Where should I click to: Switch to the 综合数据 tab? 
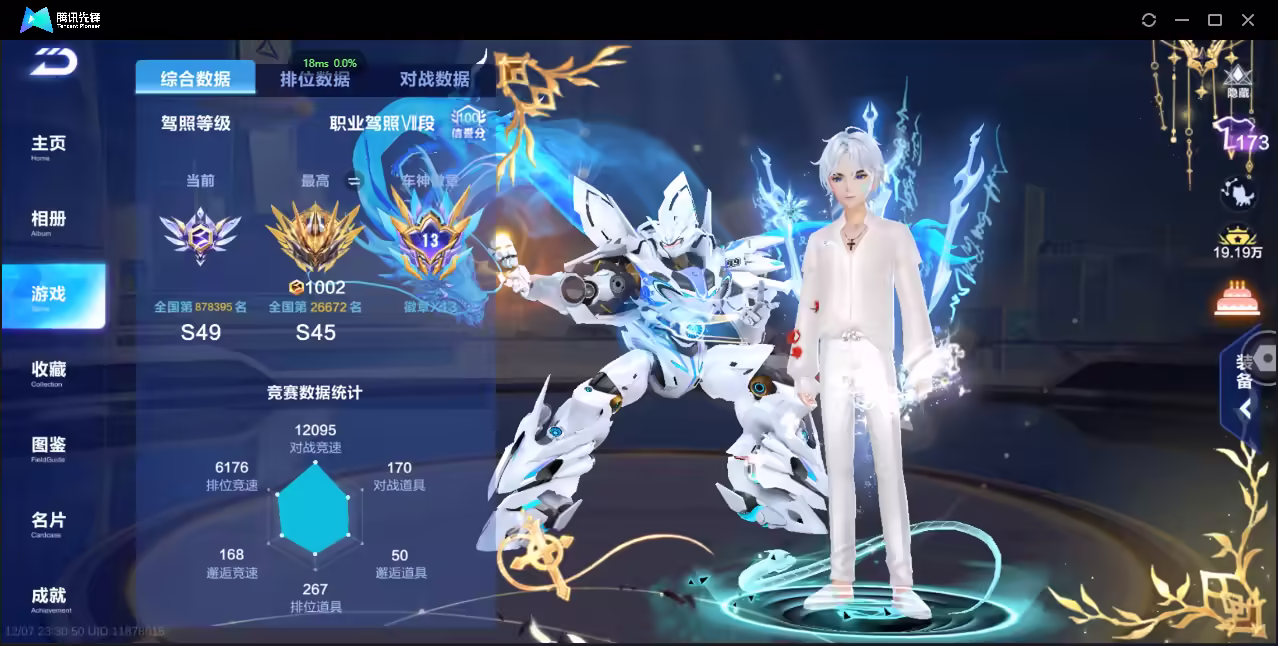(195, 79)
